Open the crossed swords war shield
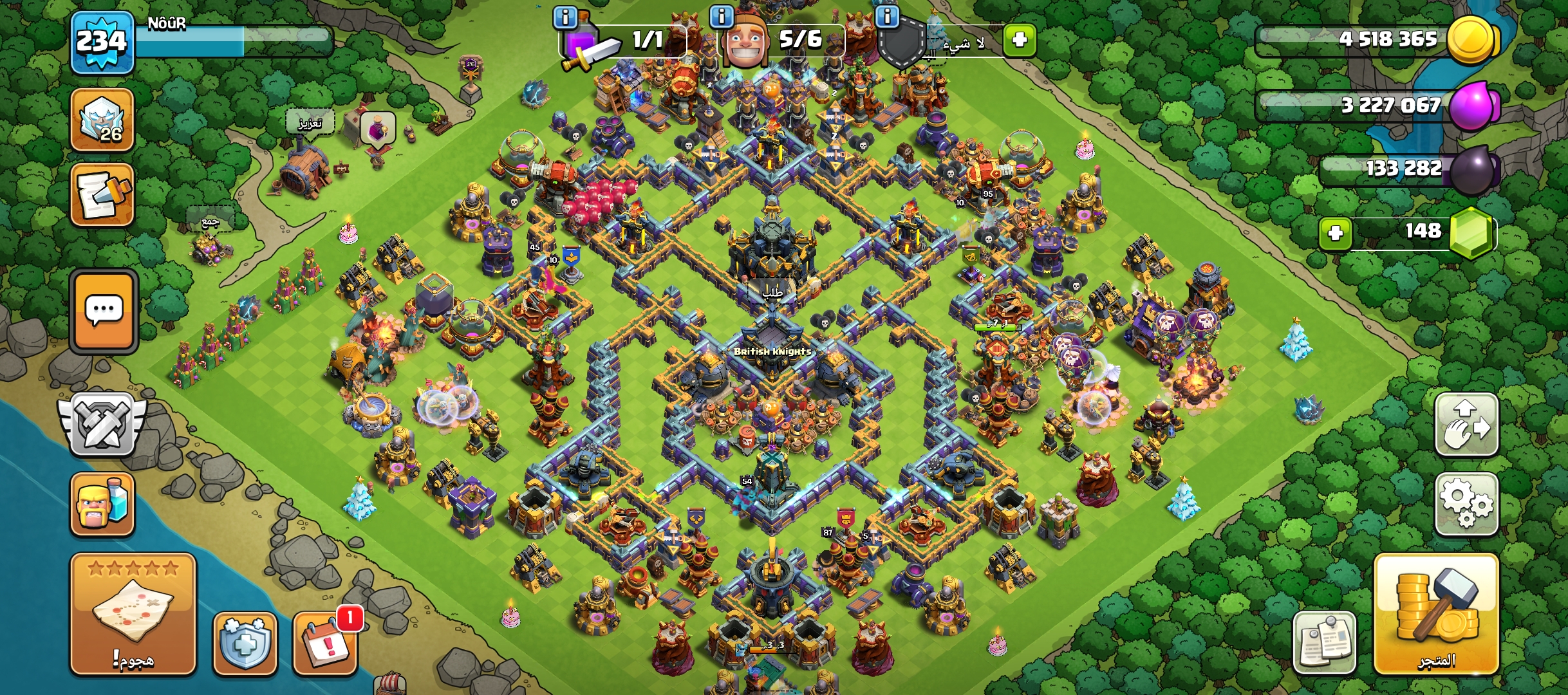The image size is (1568, 695). (102, 425)
